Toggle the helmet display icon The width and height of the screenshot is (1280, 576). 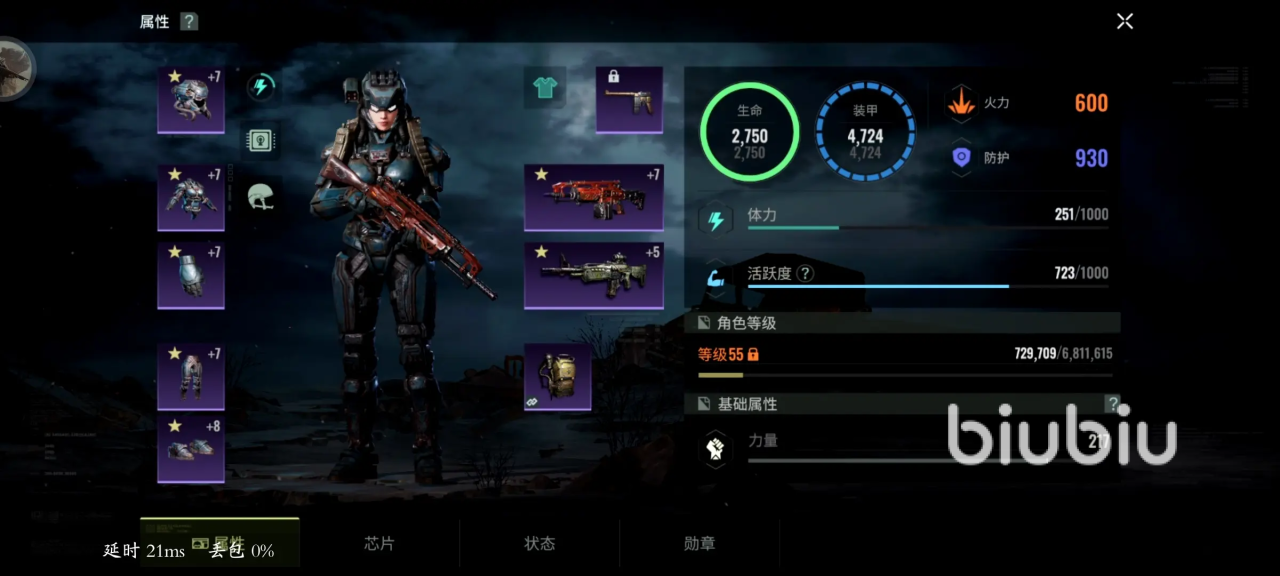coord(261,196)
